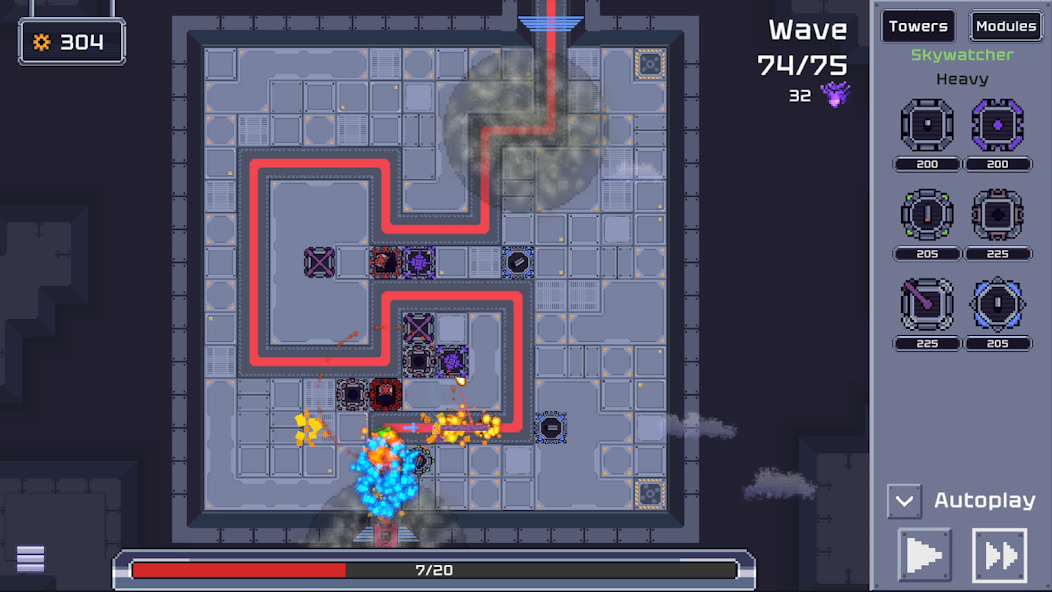Select the blue-shielded 205-cost tower
Image resolution: width=1052 pixels, height=592 pixels.
997,305
